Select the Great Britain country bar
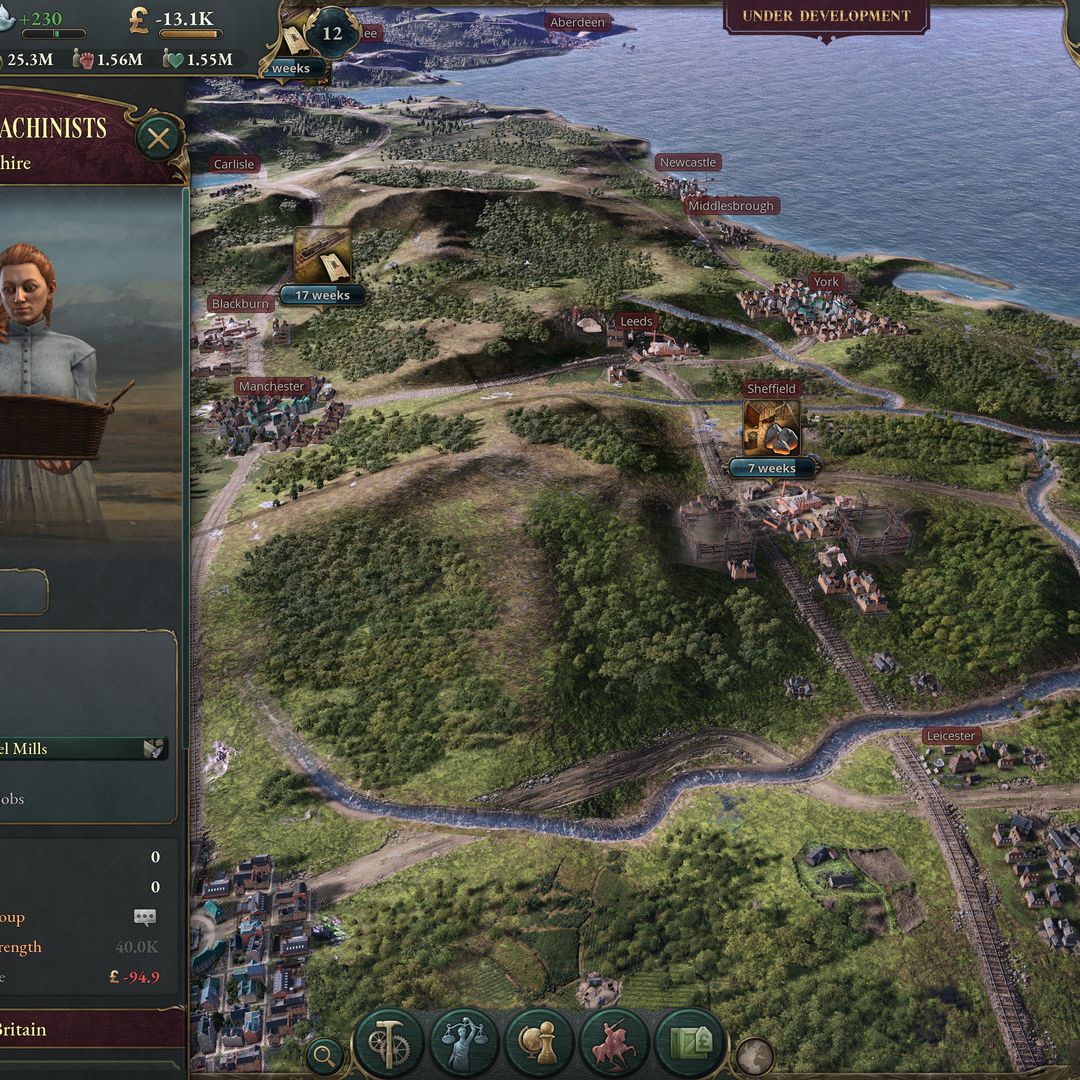Screen dimensions: 1080x1080 90,1029
